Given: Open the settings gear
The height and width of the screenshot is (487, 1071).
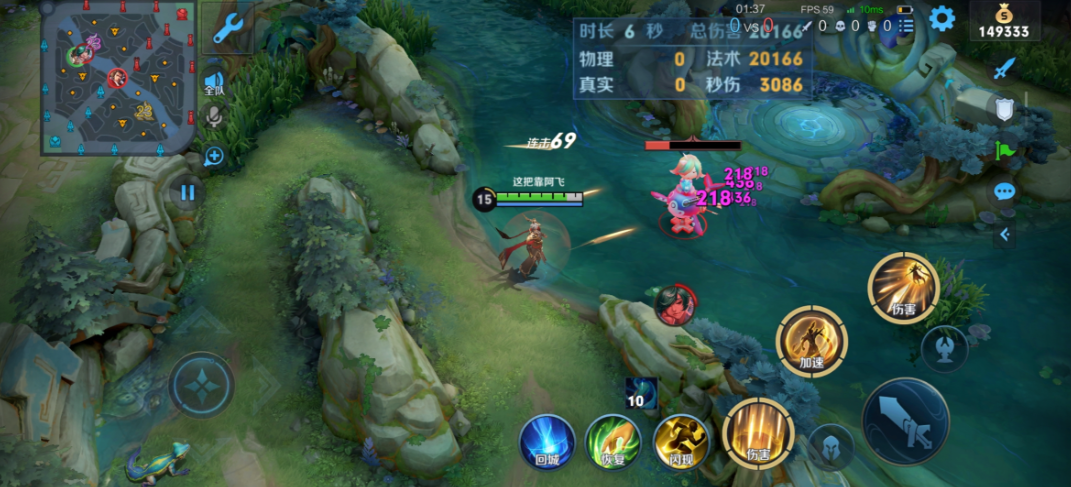Looking at the screenshot, I should point(942,19).
